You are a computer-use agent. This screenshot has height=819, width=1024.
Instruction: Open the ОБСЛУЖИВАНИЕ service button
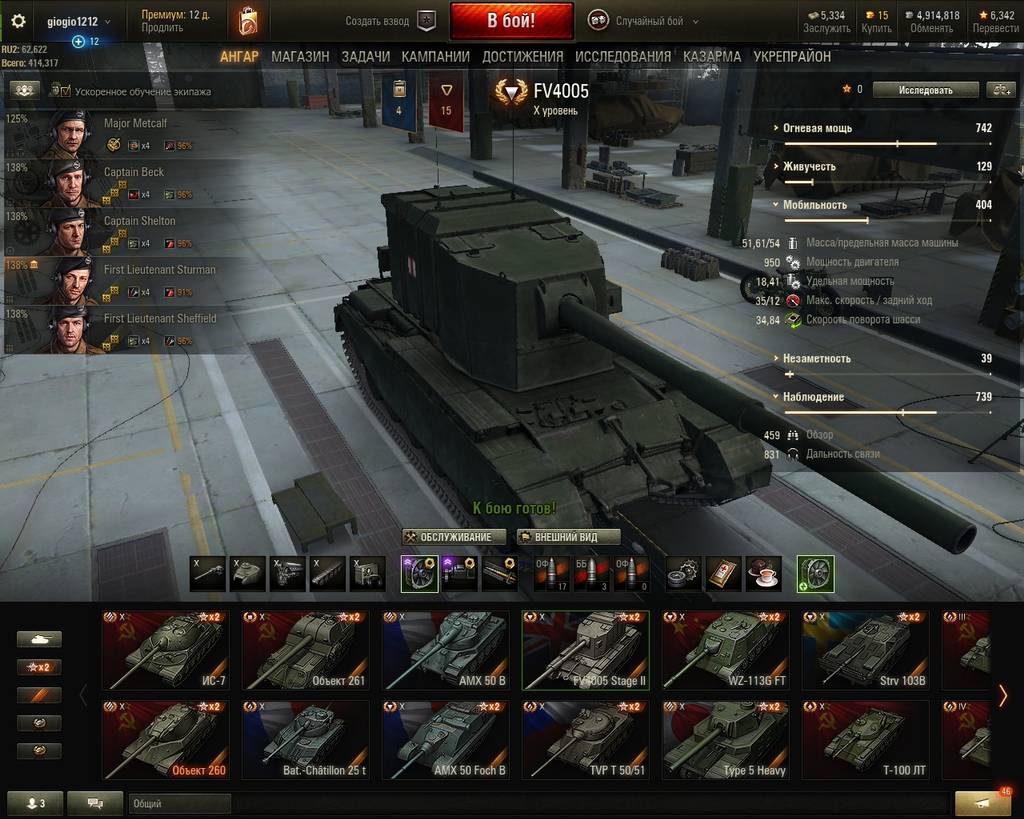454,537
